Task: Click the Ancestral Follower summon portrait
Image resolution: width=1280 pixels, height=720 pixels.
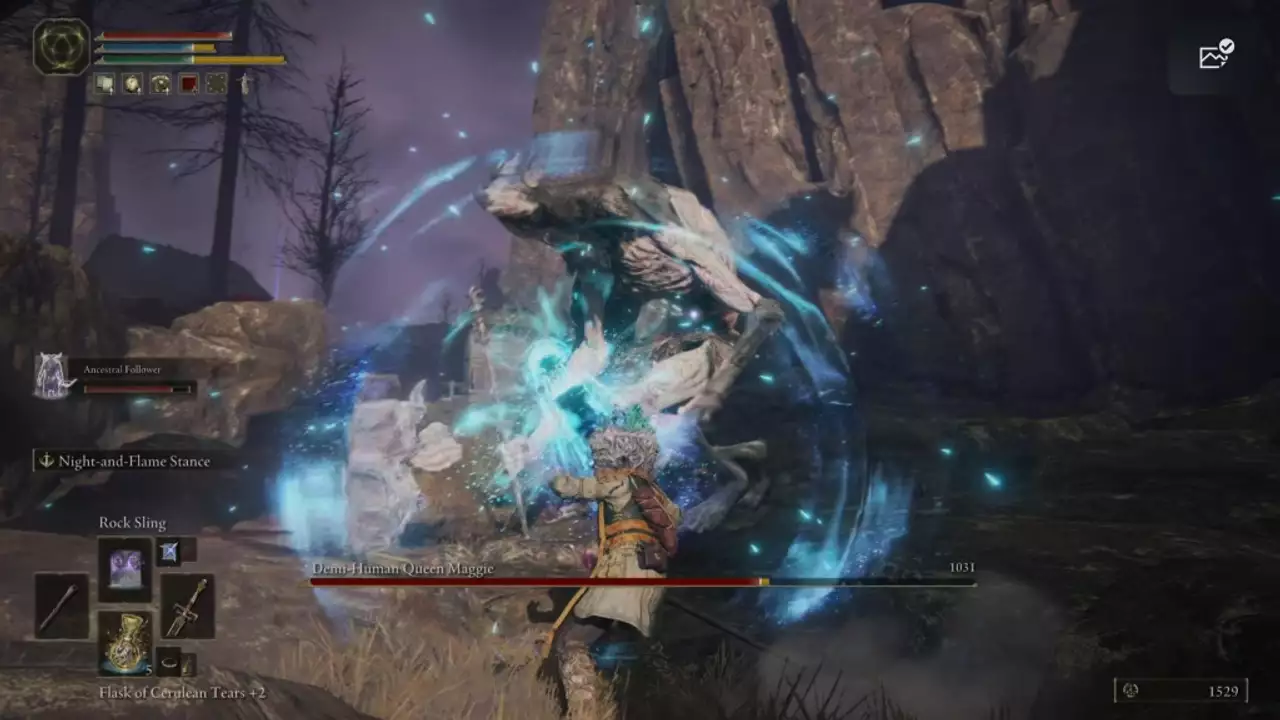Action: pos(49,375)
